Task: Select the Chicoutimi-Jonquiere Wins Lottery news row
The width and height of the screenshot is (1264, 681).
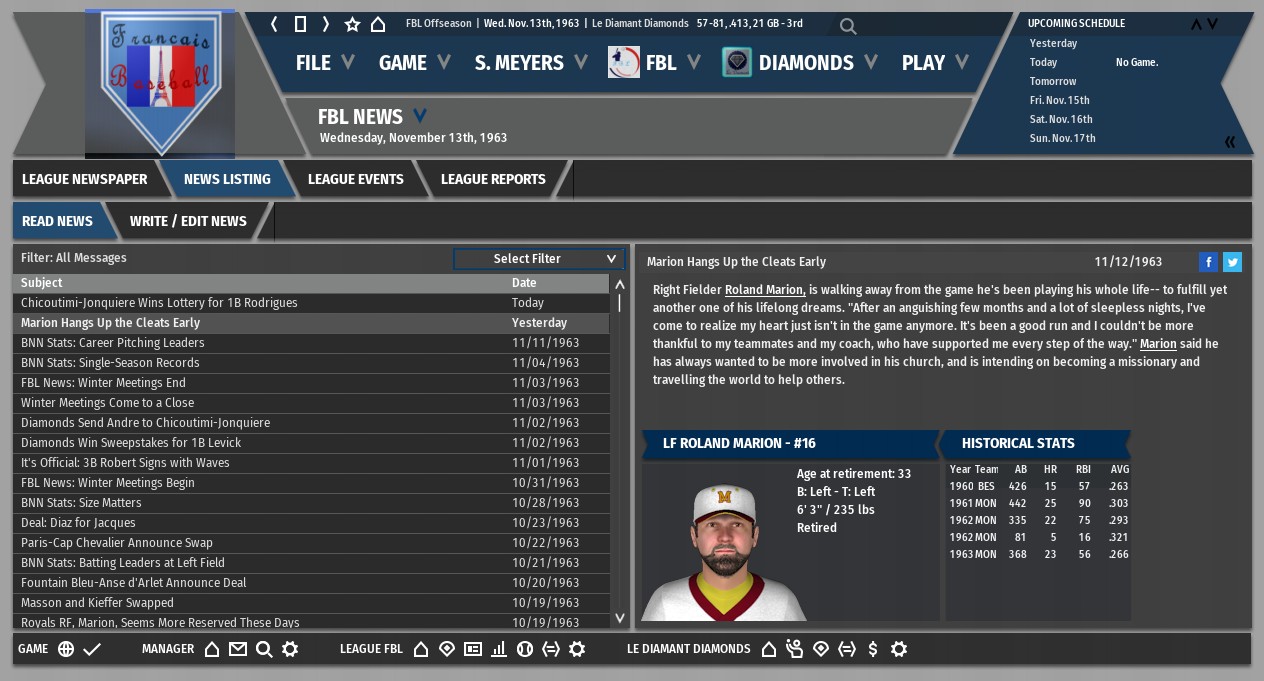Action: click(x=159, y=303)
